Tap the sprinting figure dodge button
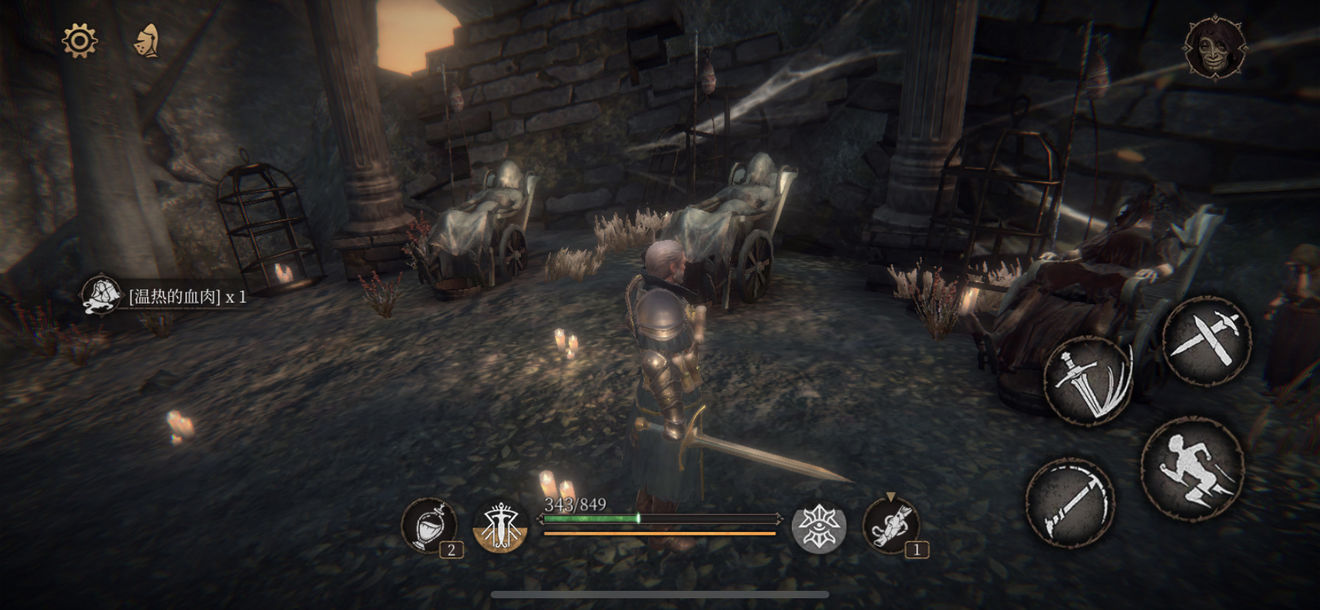 [x=1192, y=468]
